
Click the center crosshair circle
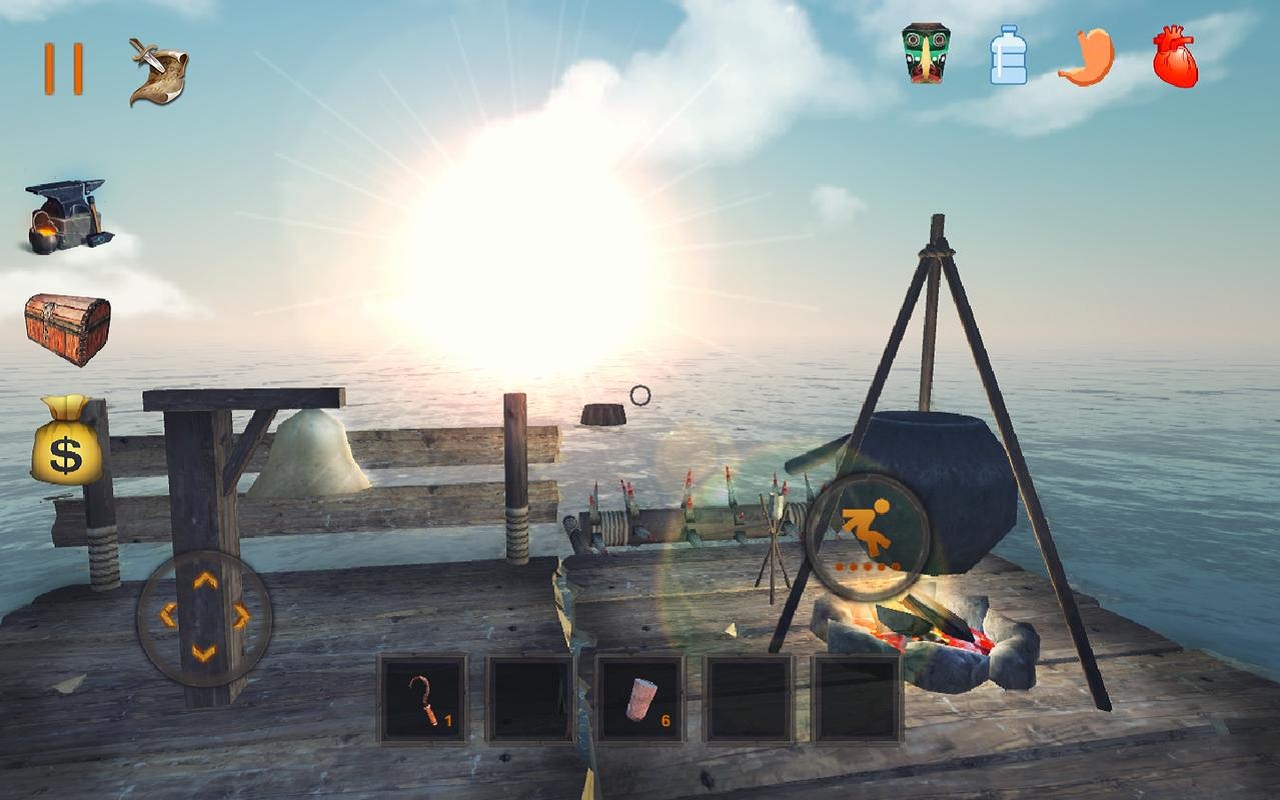click(640, 394)
